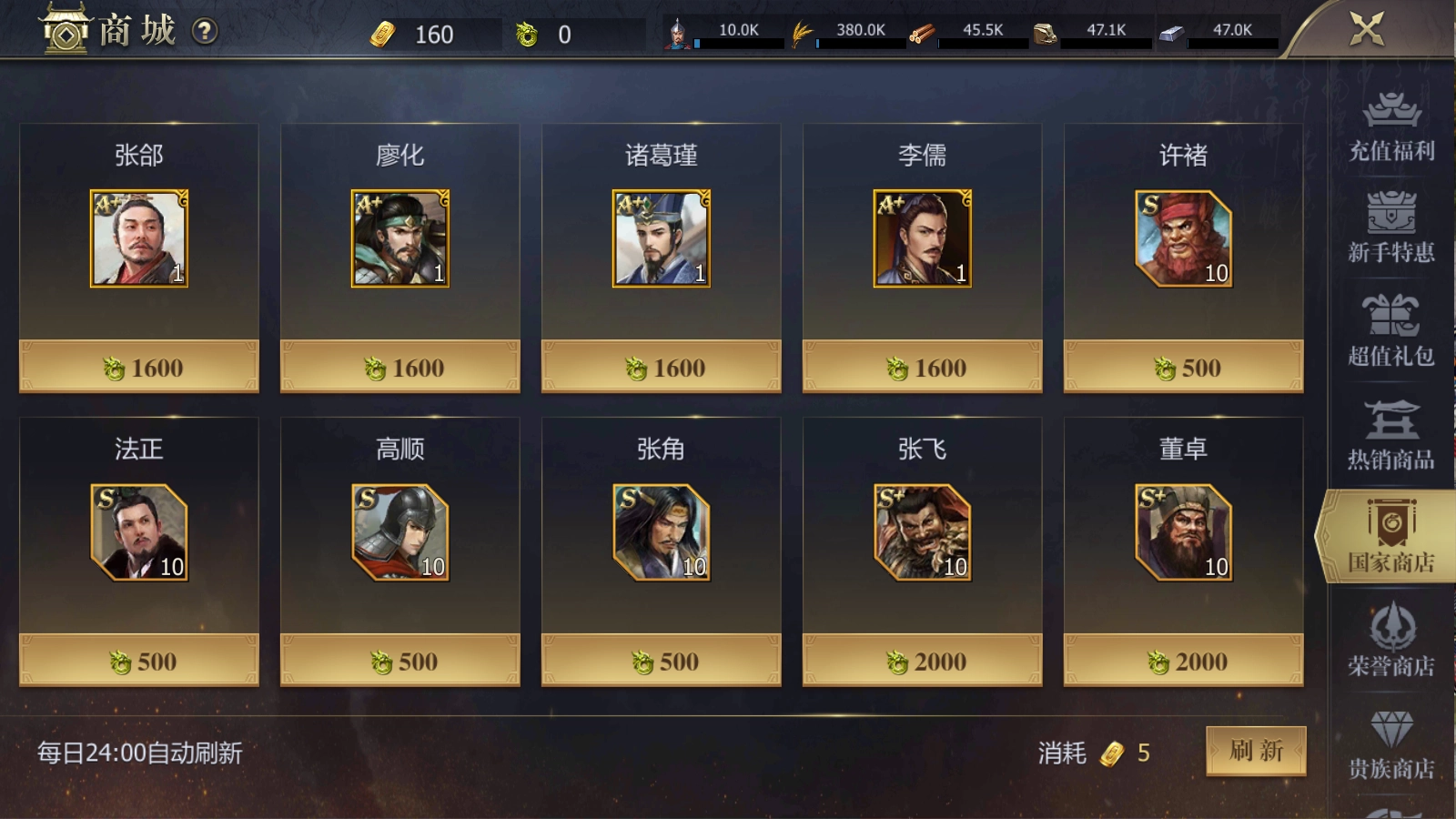Pick the 李儒 general card
The image size is (1456, 819).
point(923,239)
